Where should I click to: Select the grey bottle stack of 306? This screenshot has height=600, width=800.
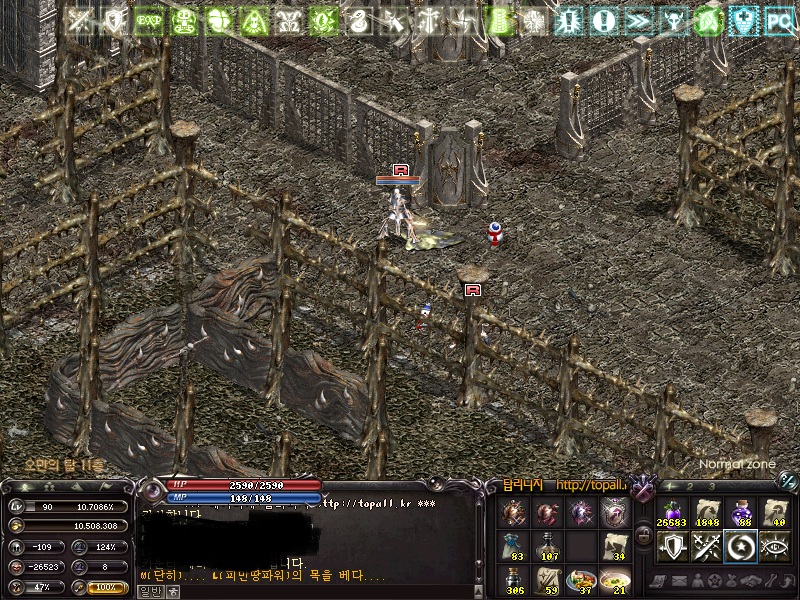pos(514,580)
